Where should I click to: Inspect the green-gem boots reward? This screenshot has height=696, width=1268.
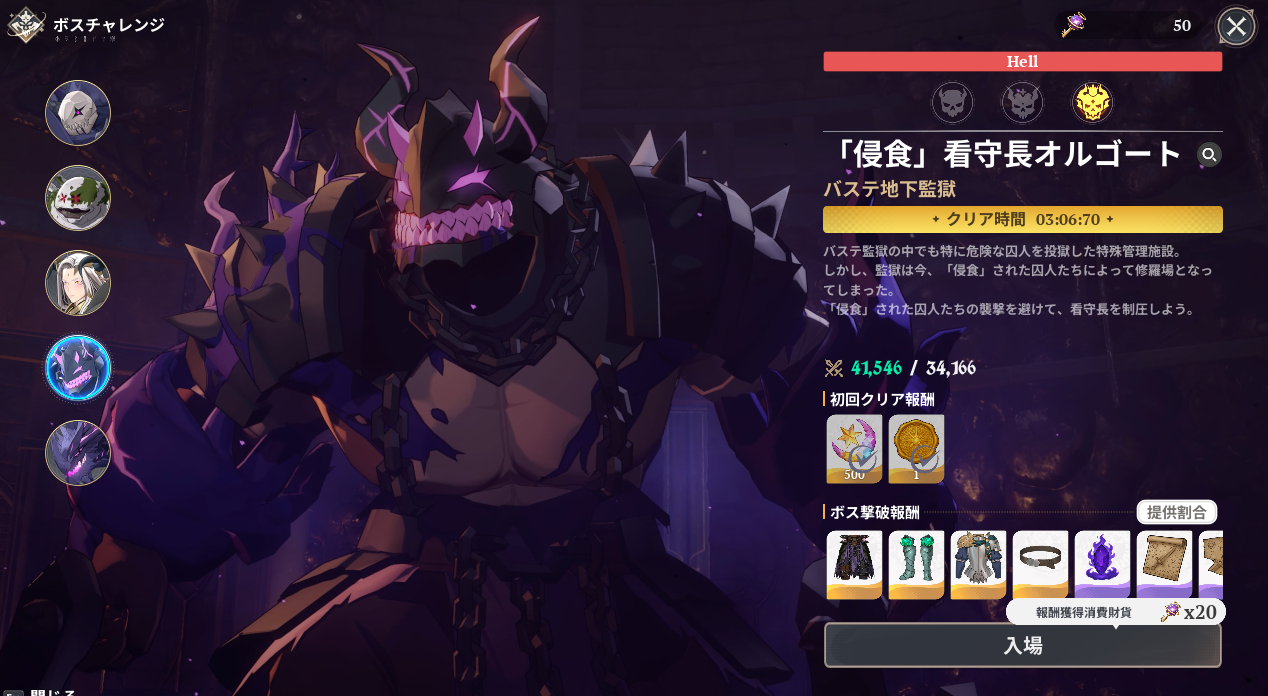coord(916,564)
